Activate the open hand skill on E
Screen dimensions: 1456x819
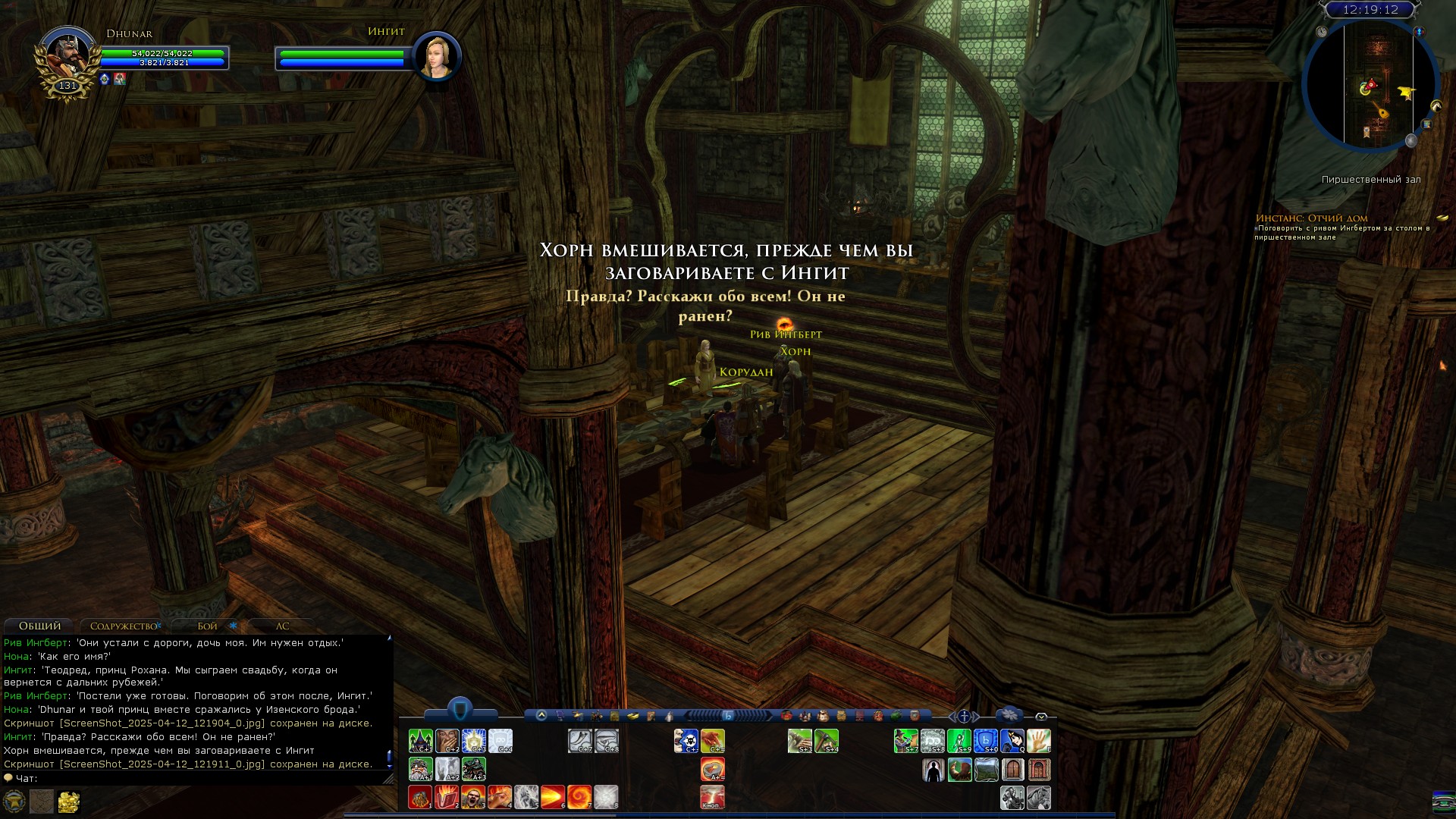(x=1038, y=741)
